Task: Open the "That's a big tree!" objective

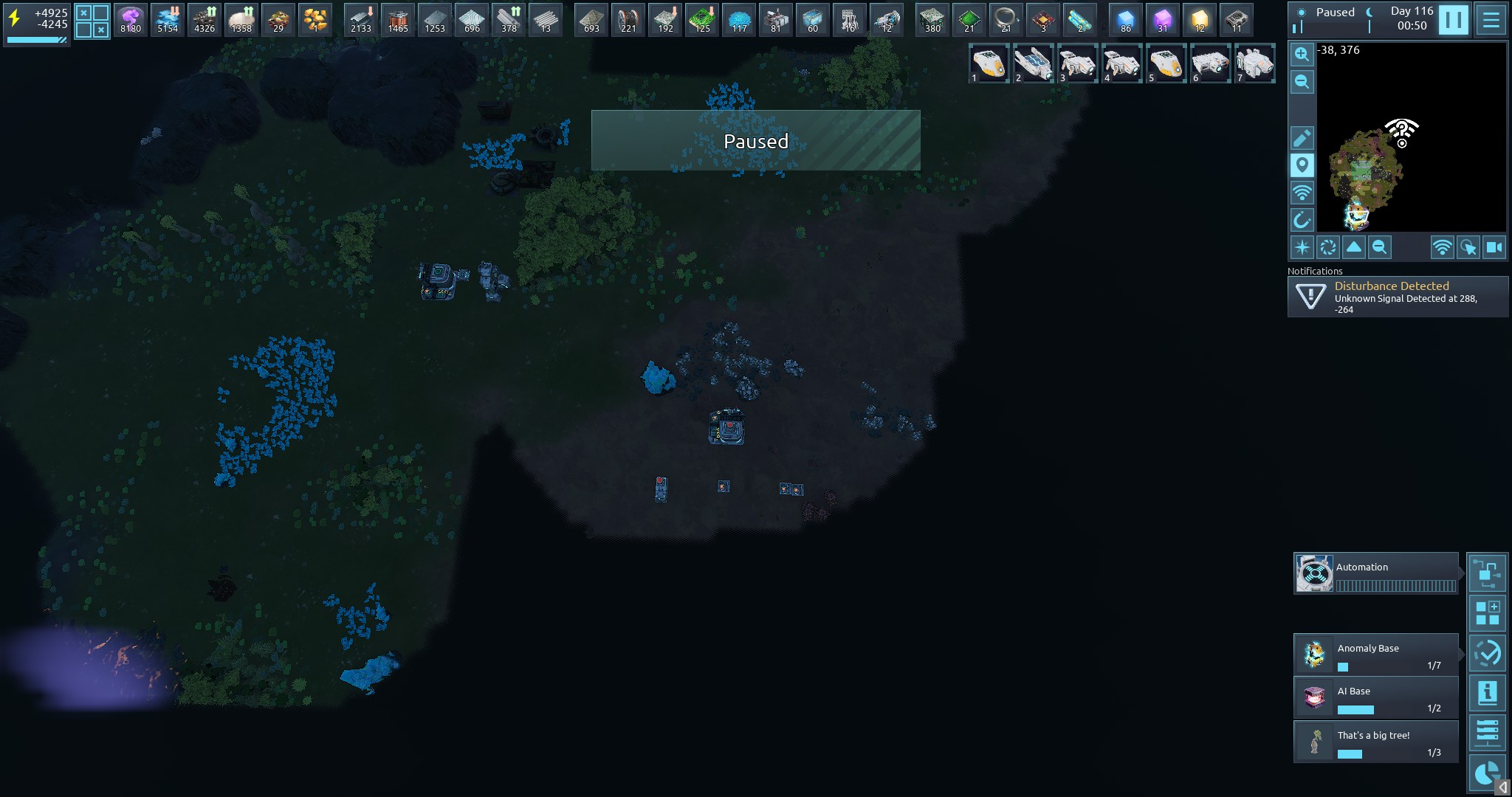Action: [1375, 742]
